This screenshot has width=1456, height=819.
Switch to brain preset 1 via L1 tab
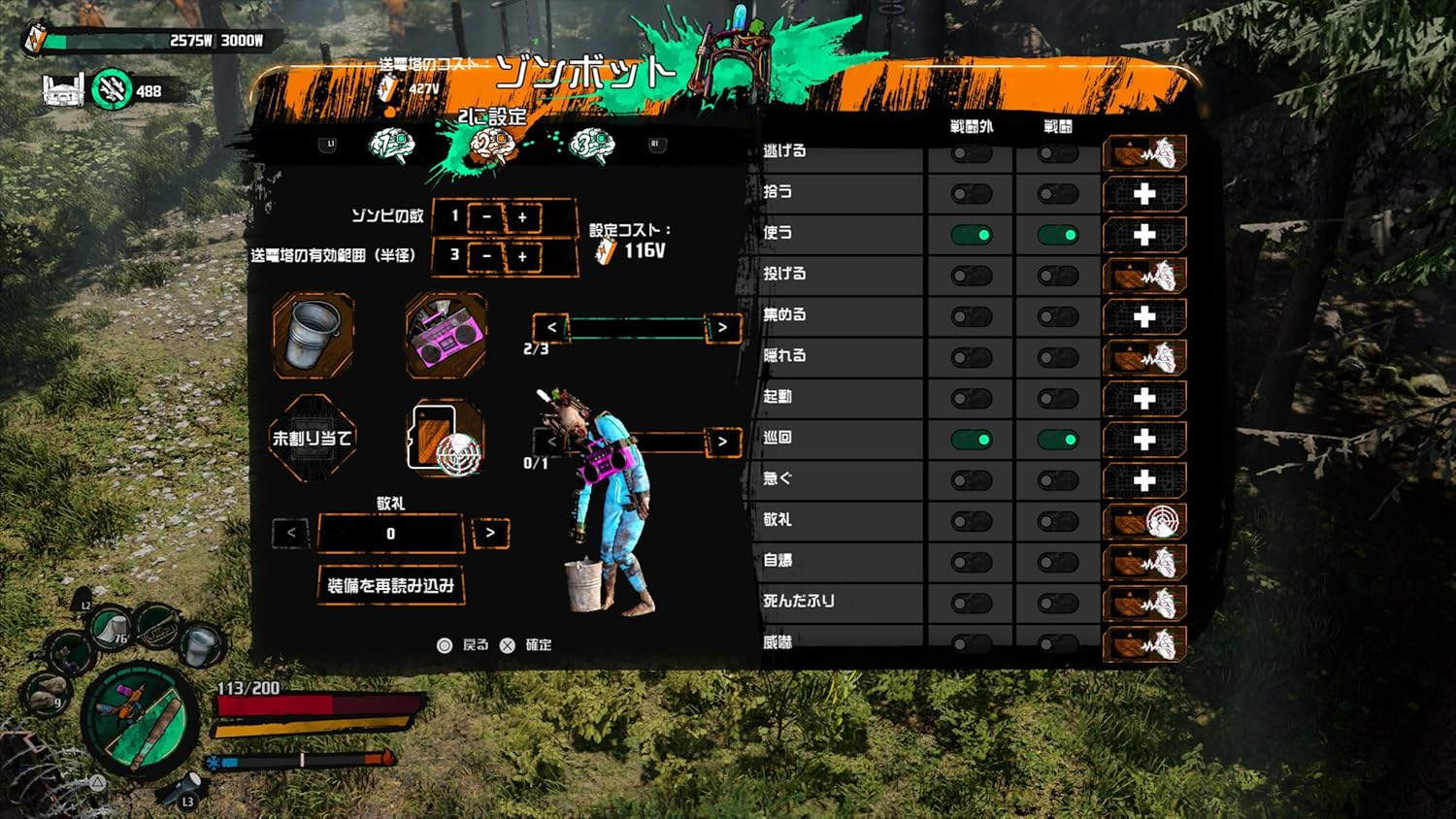(x=330, y=144)
